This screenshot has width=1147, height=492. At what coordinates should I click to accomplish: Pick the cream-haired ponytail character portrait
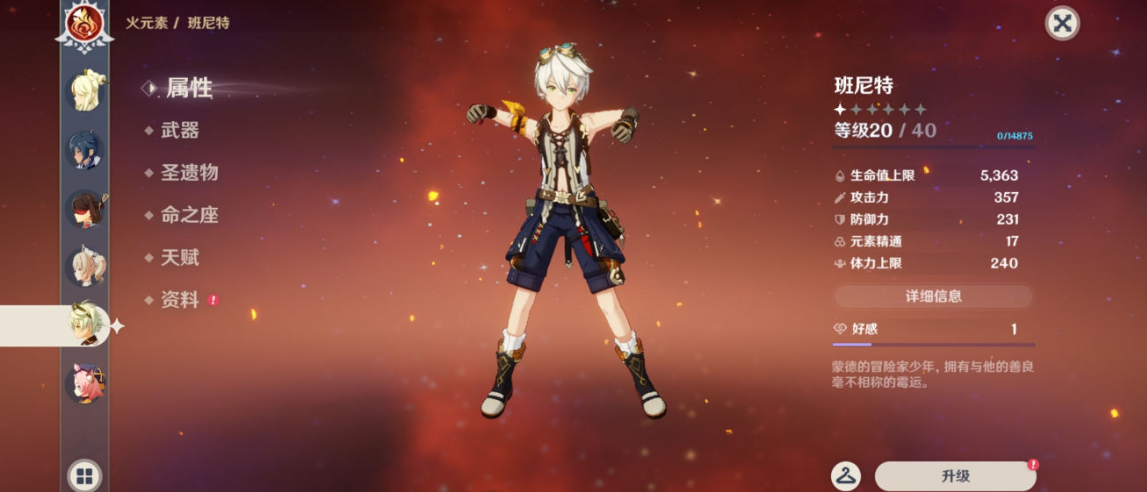point(84,267)
